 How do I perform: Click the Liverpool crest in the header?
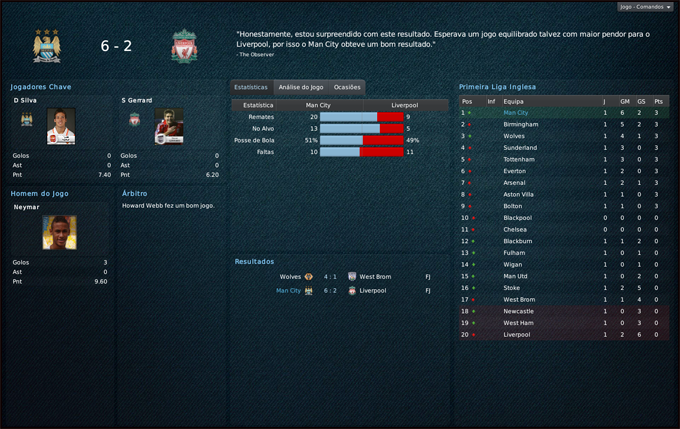coord(183,46)
